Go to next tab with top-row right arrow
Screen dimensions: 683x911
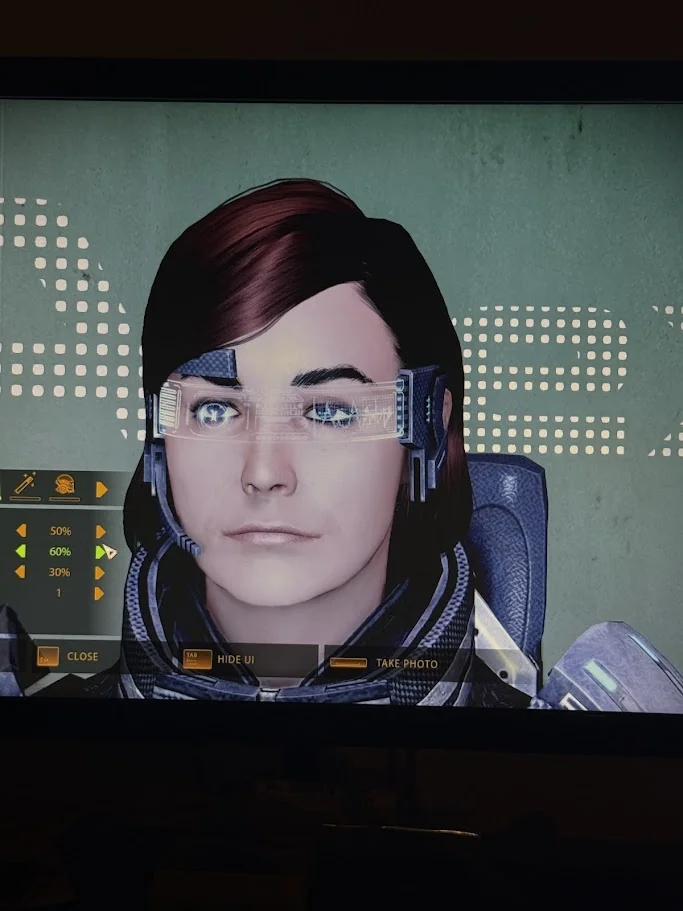pyautogui.click(x=101, y=489)
